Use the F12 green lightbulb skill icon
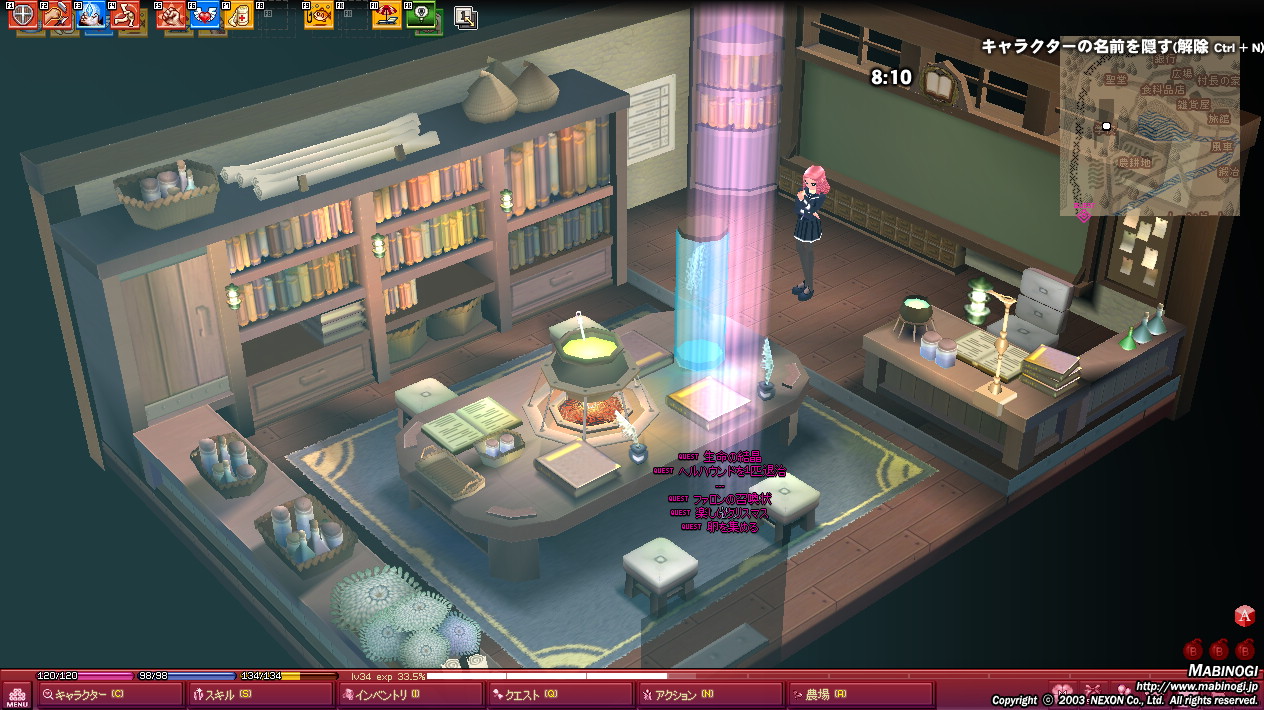The height and width of the screenshot is (710, 1264). pyautogui.click(x=422, y=15)
